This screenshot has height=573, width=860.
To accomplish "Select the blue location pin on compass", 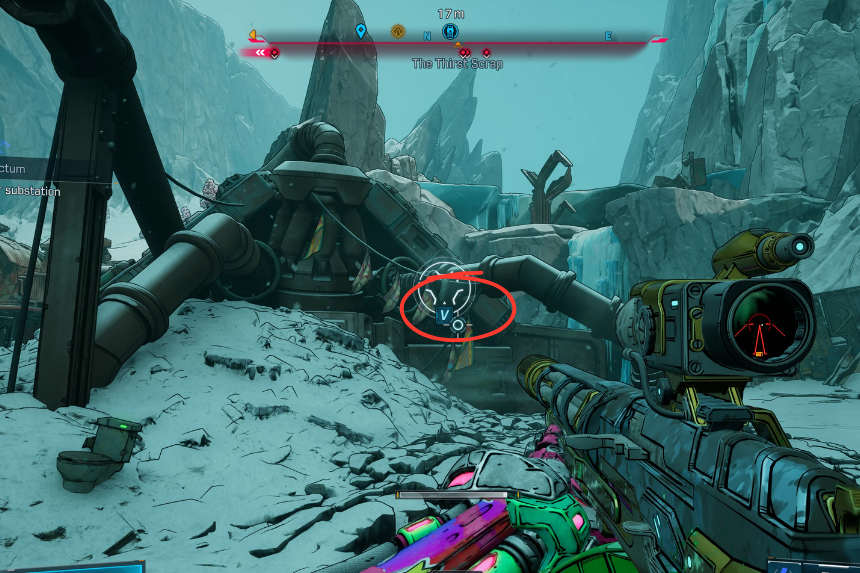I will pyautogui.click(x=361, y=32).
